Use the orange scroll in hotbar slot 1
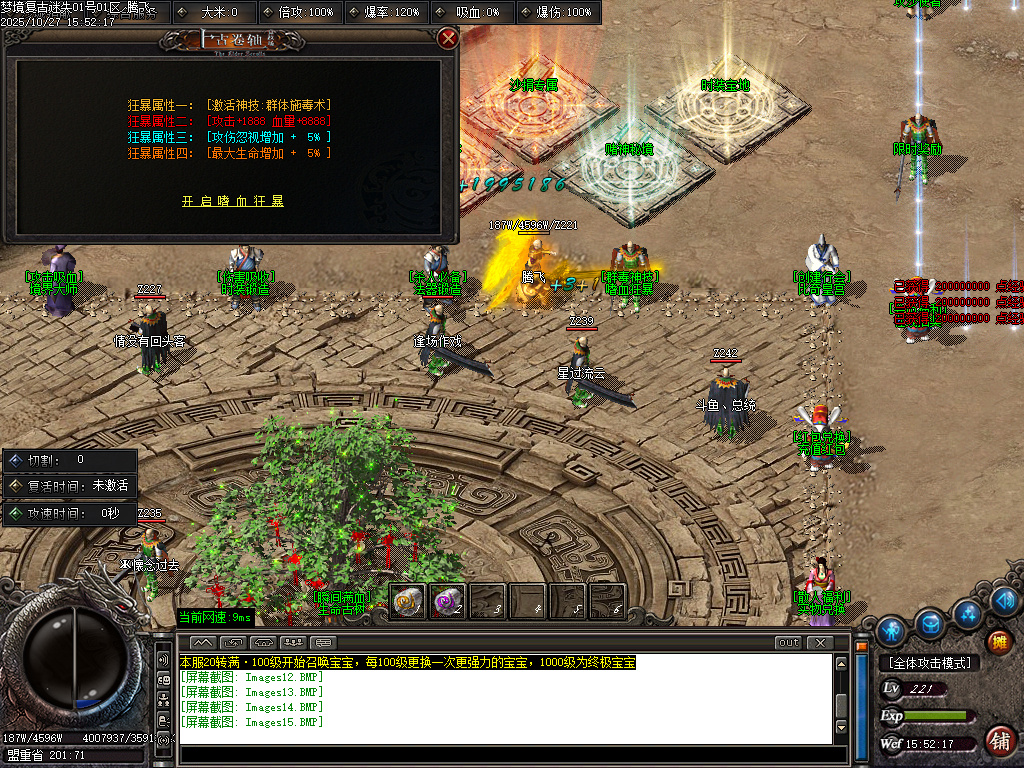Viewport: 1024px width, 768px height. [x=407, y=601]
